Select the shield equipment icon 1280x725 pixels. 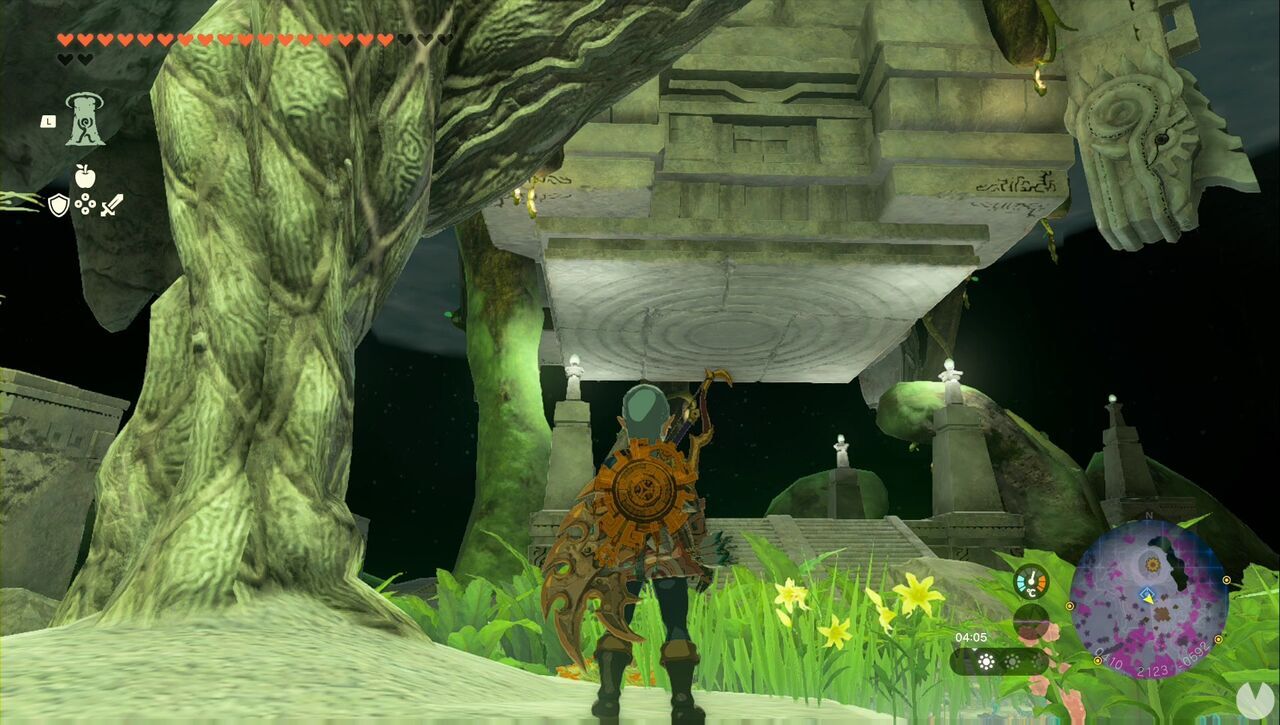click(x=58, y=204)
